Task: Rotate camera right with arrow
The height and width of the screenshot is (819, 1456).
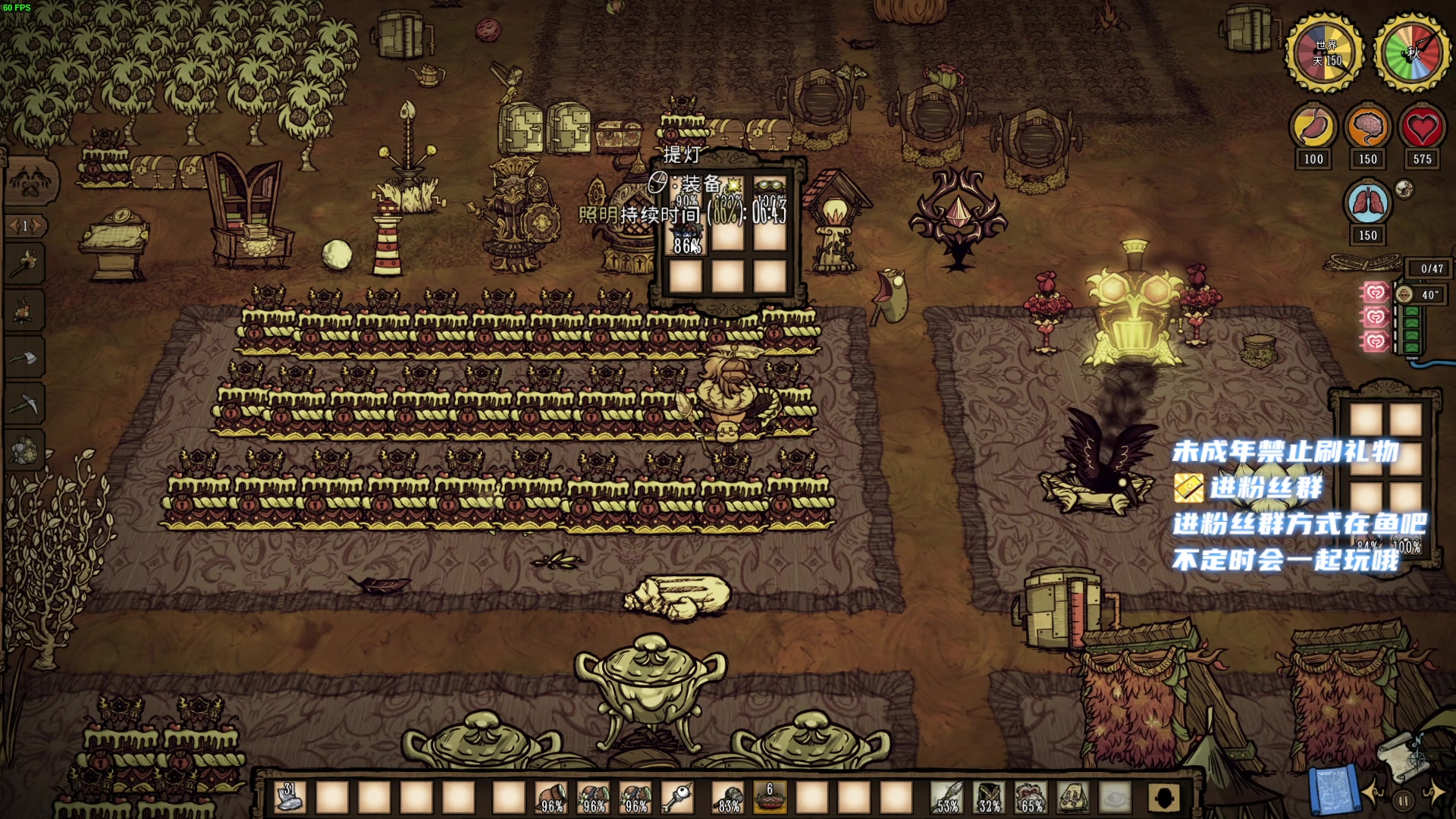Action: point(1433,794)
